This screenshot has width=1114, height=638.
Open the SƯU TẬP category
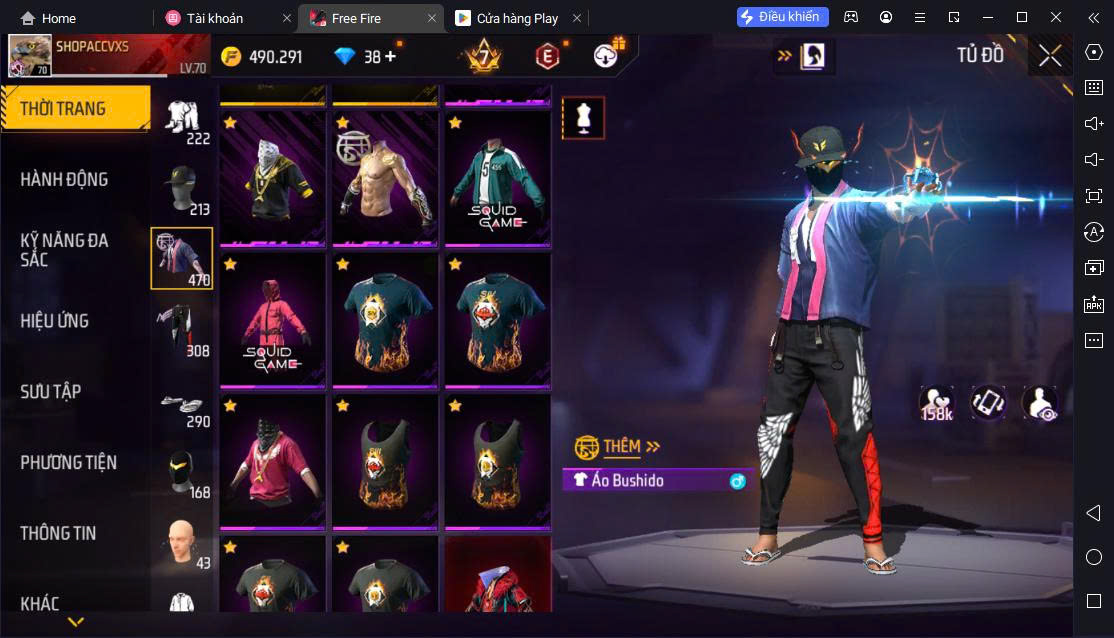tap(51, 392)
